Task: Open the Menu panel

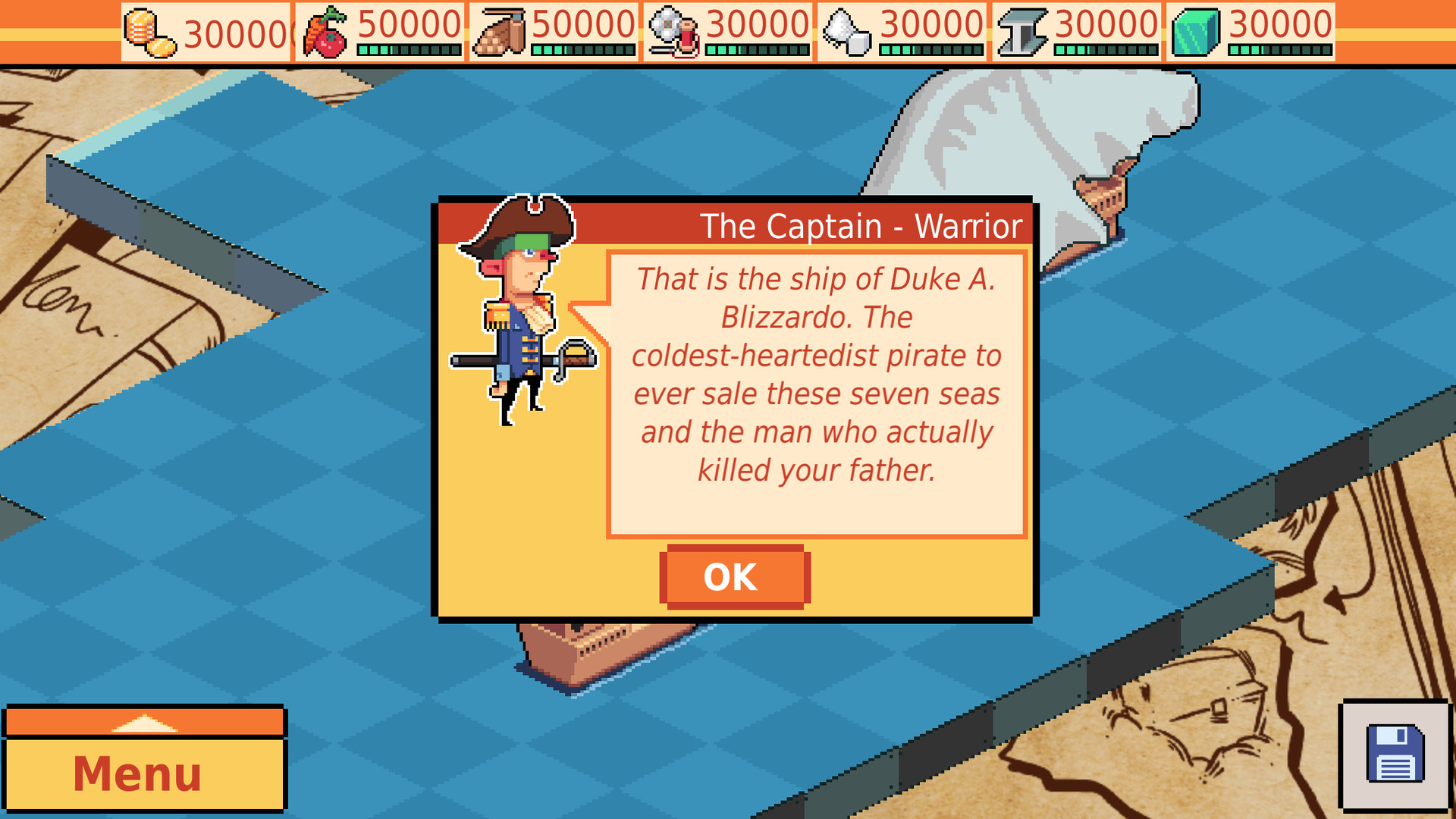Action: click(x=136, y=773)
